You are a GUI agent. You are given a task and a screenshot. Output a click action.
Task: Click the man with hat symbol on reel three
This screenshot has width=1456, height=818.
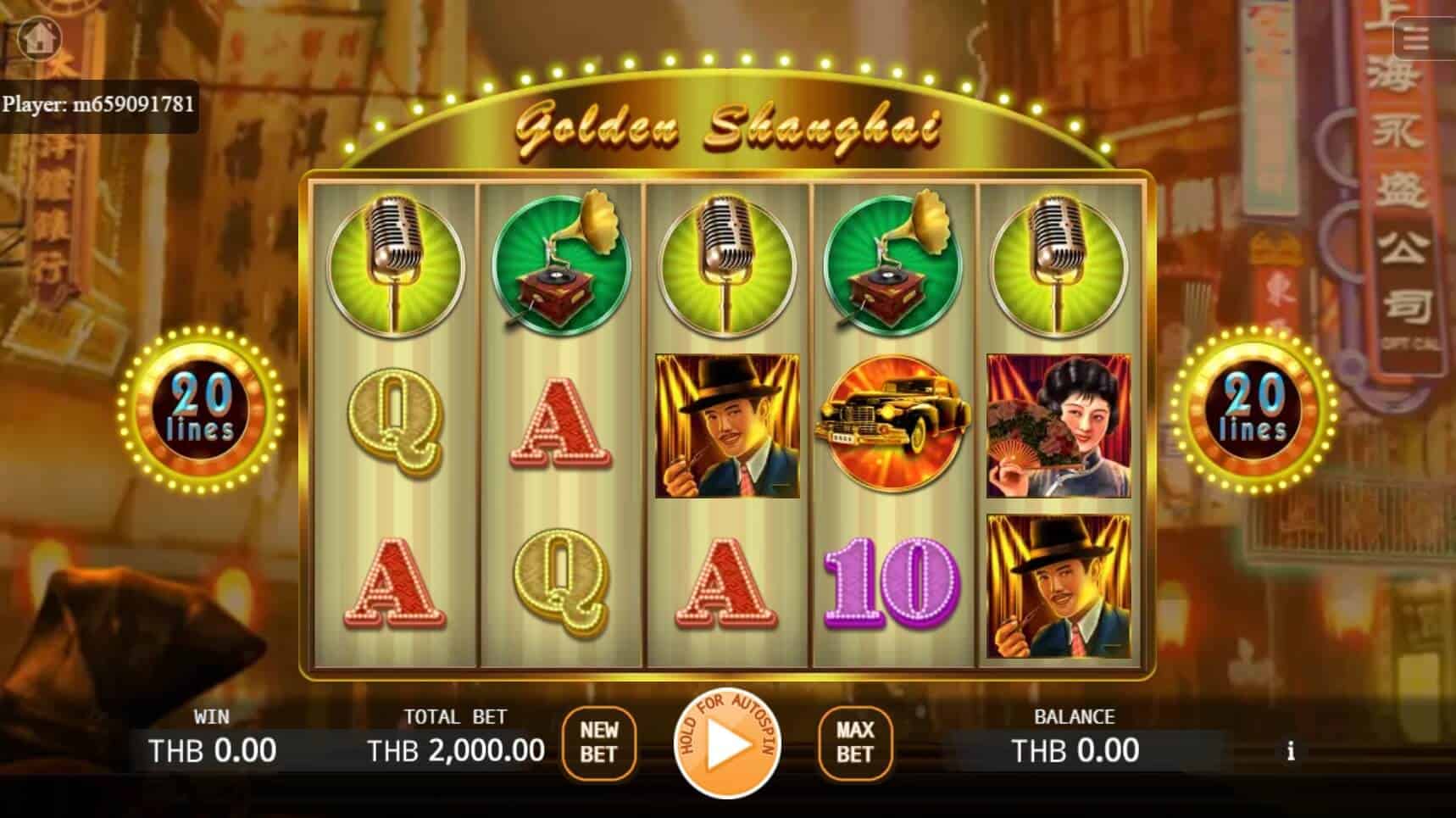pos(726,424)
